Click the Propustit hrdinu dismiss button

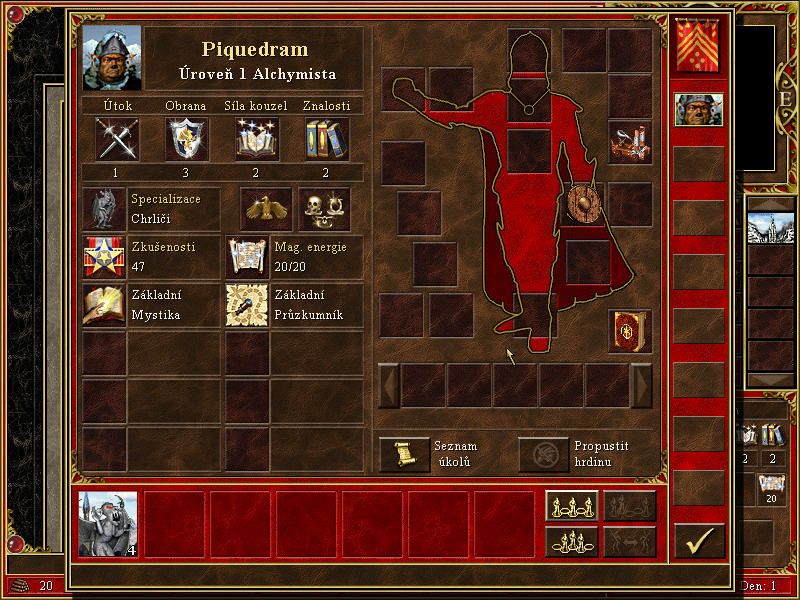(543, 454)
